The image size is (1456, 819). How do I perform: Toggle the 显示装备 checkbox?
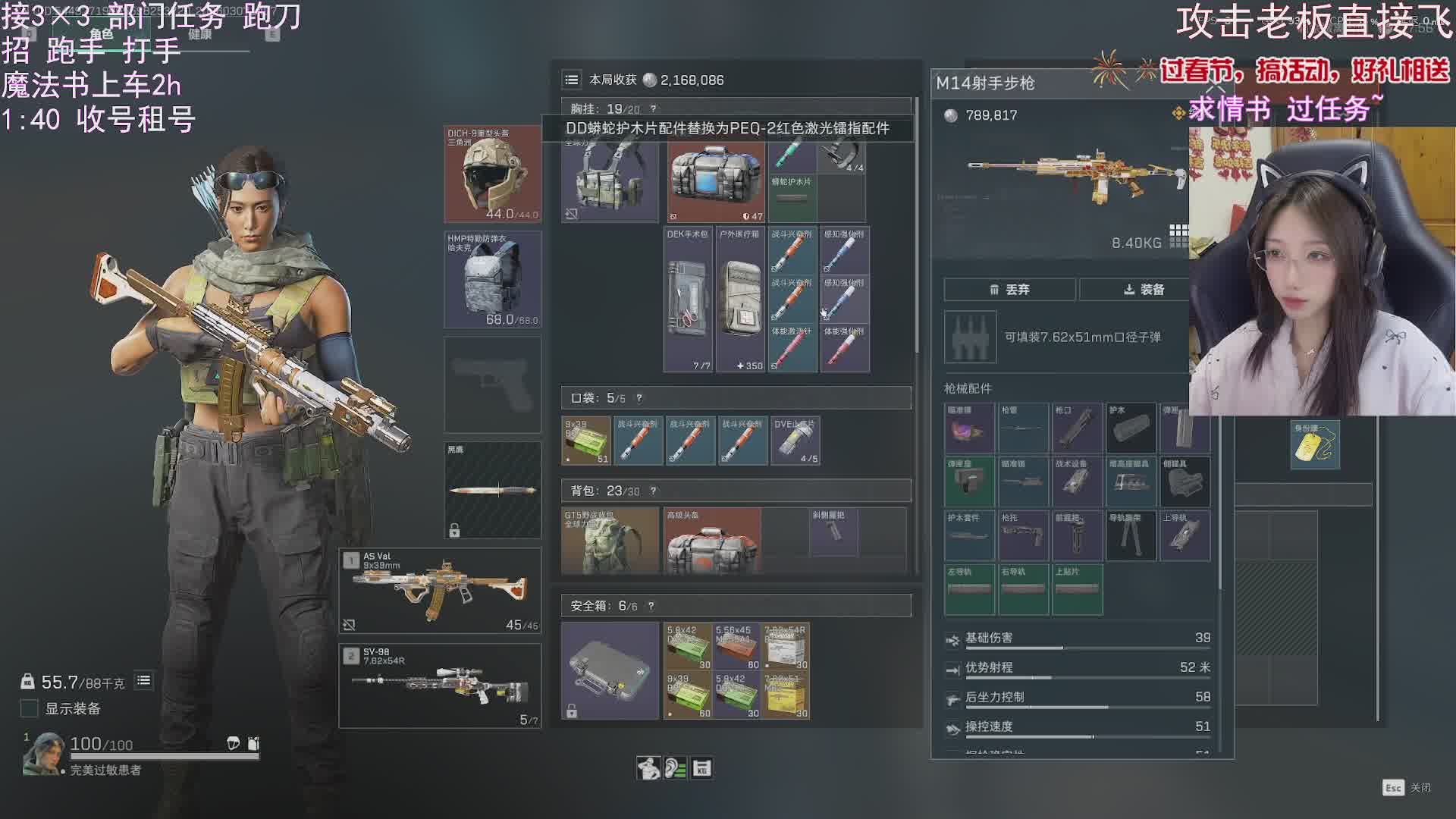[x=29, y=708]
